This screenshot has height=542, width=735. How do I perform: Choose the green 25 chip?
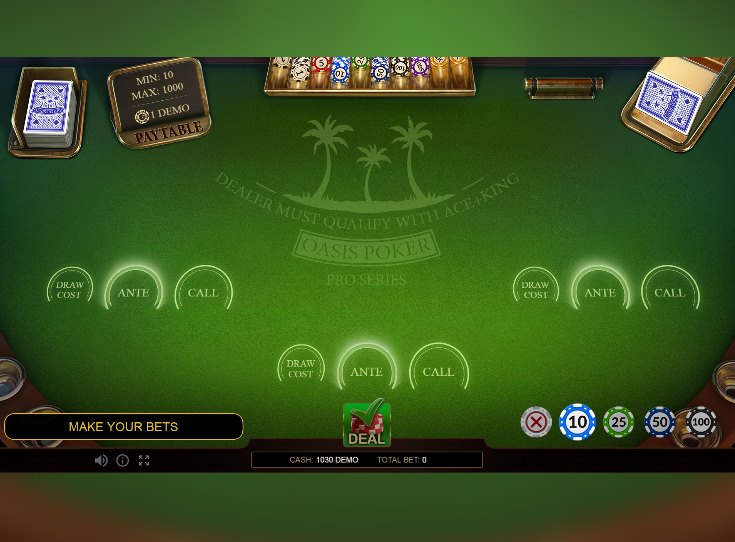tap(619, 422)
